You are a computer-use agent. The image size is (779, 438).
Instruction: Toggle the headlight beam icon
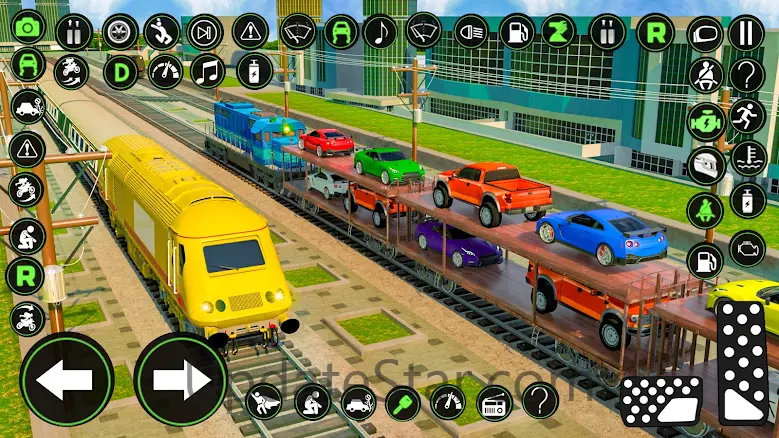click(470, 31)
